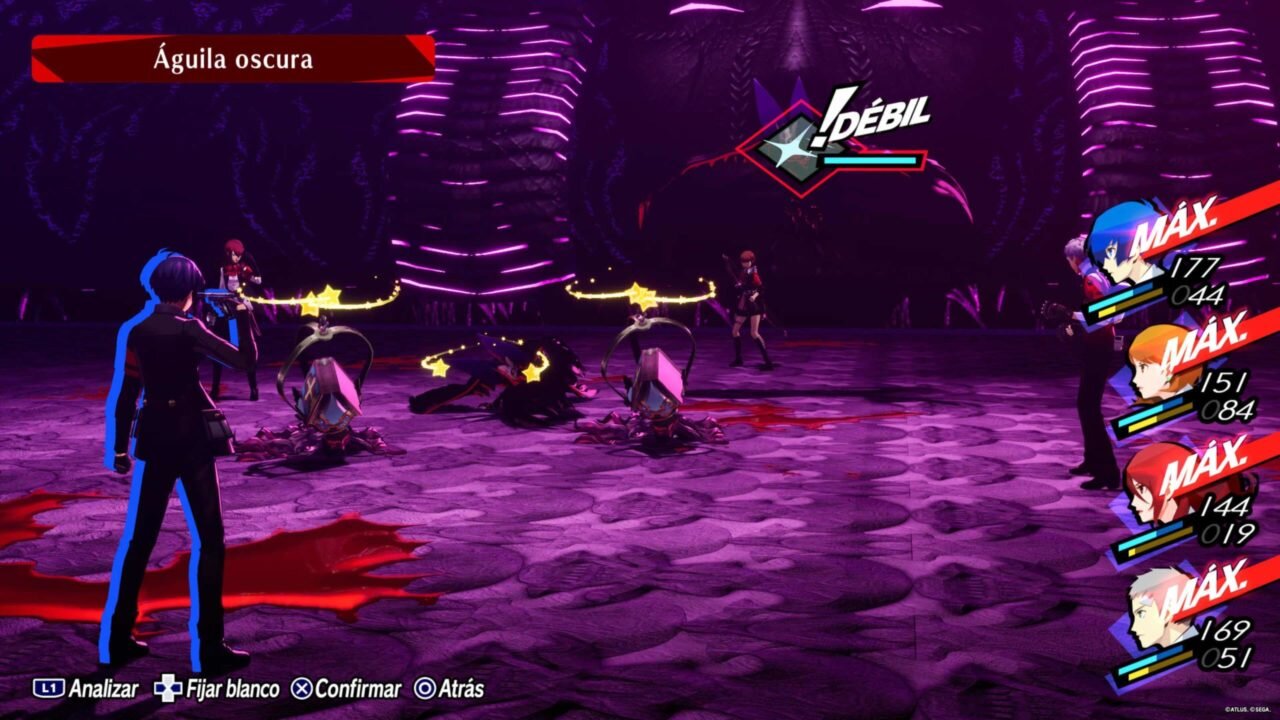The image size is (1280, 720).
Task: Click the Águila oscura skill name banner
Action: (233, 59)
